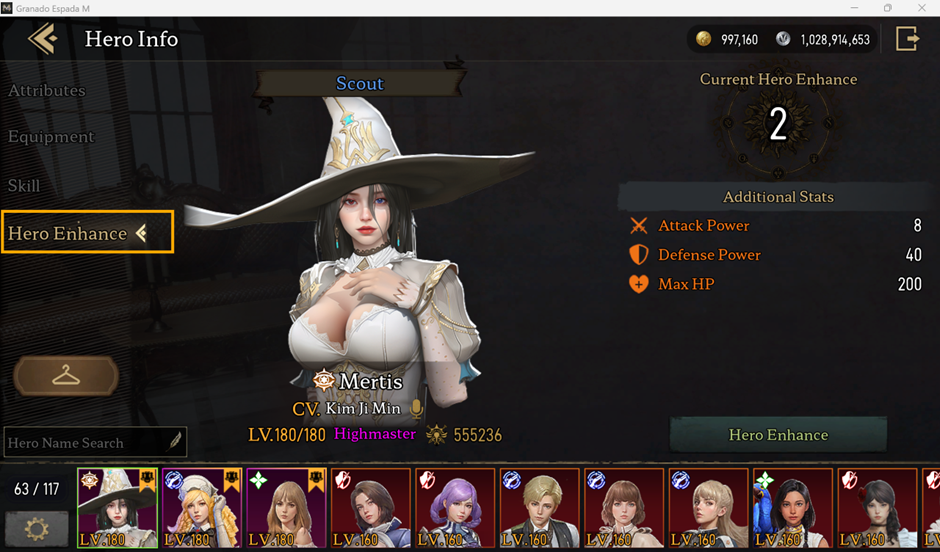The height and width of the screenshot is (552, 940).
Task: Pick the blond male hero portrait
Action: 539,507
